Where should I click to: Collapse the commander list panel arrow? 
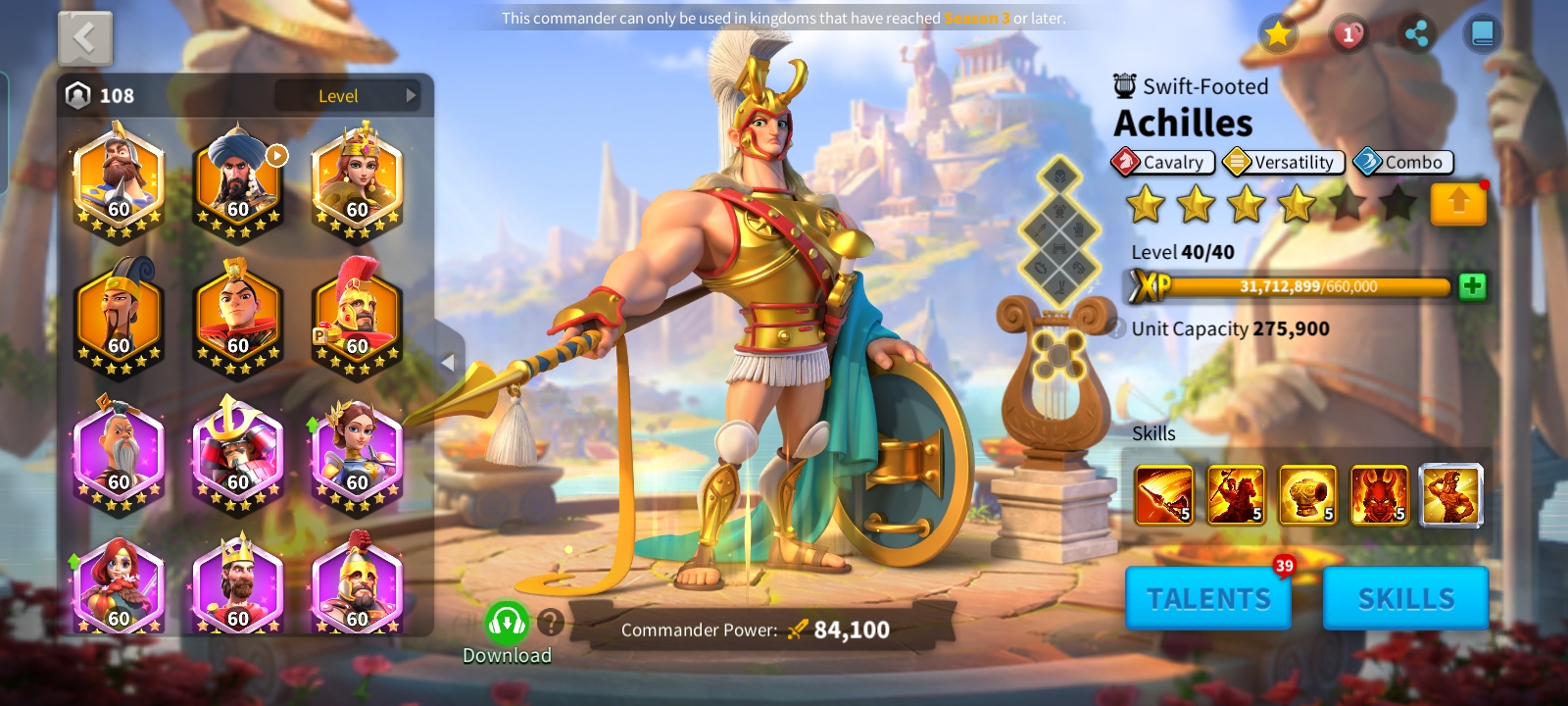pyautogui.click(x=448, y=363)
